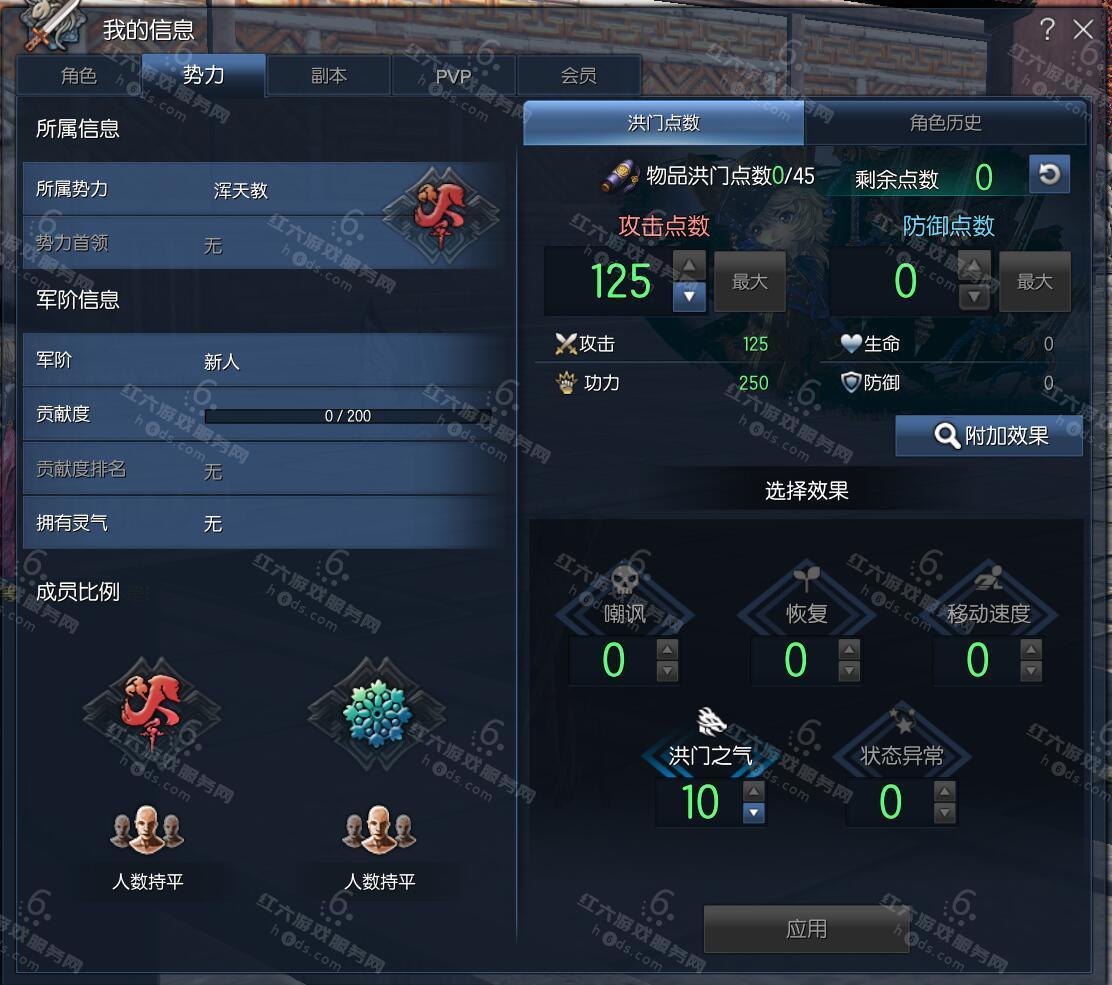Show the 洪门点数 panel tab
The width and height of the screenshot is (1112, 985).
tap(663, 123)
